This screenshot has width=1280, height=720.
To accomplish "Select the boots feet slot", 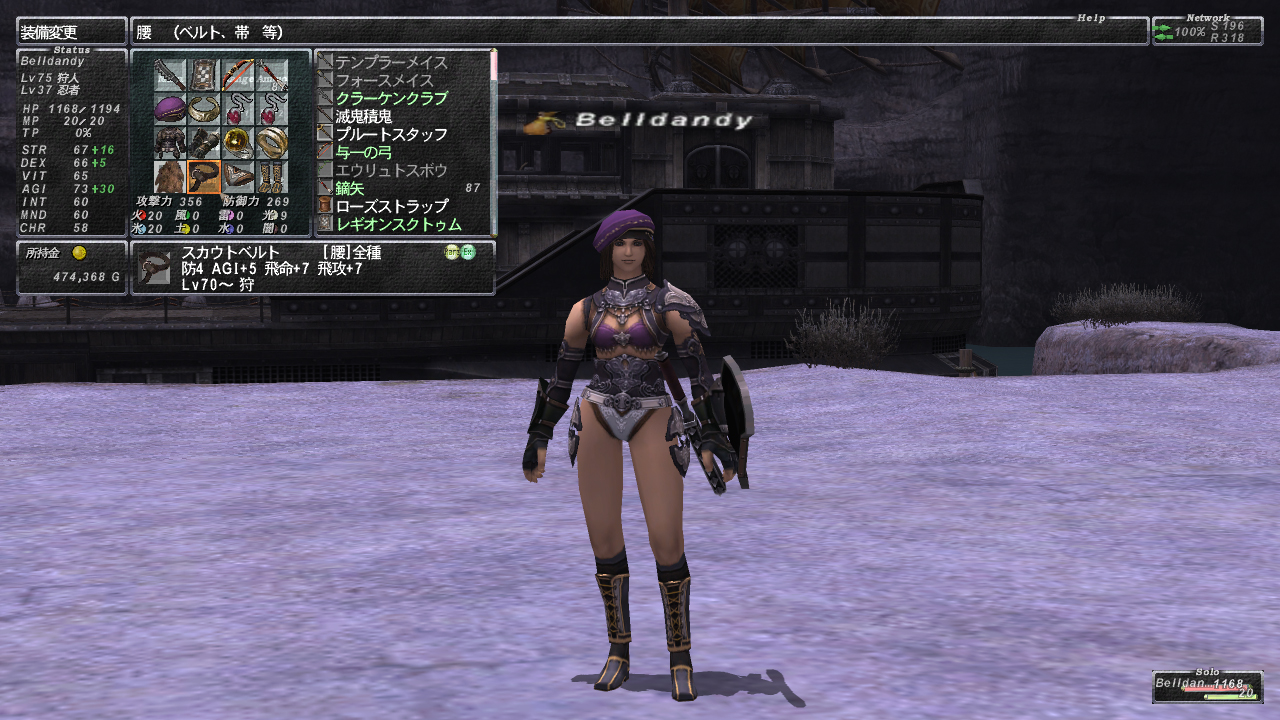I will click(x=272, y=177).
